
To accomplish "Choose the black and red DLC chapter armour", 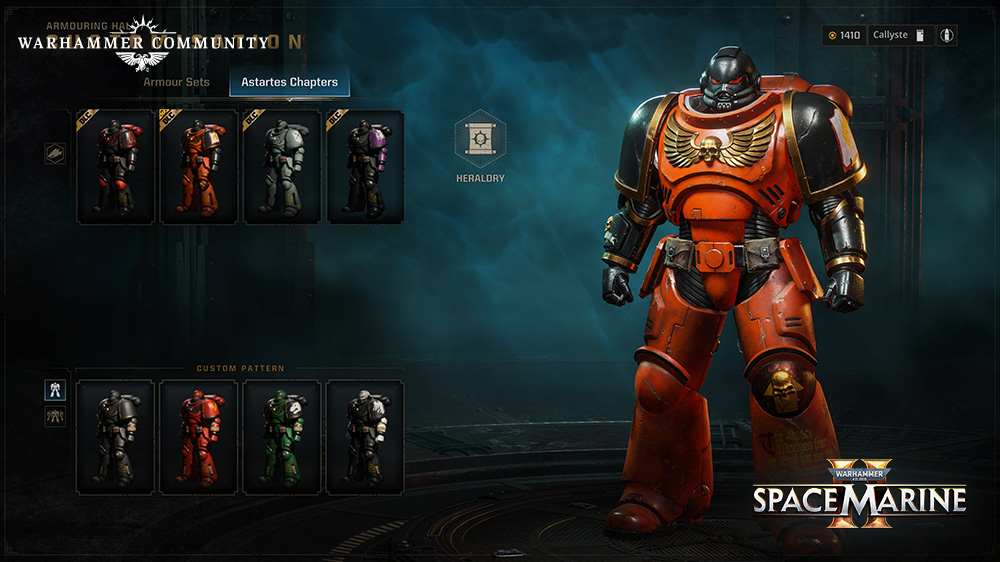I will 115,168.
